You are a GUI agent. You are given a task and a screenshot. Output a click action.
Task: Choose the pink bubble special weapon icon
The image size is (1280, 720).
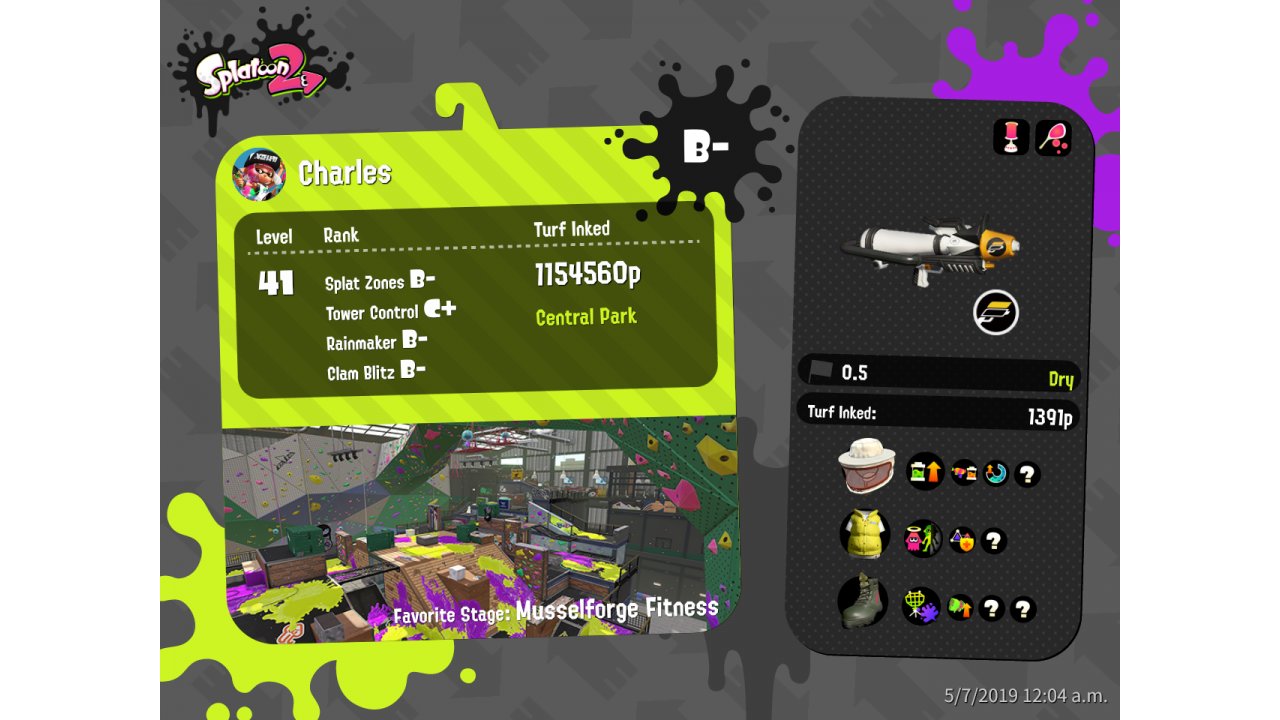(x=1053, y=137)
